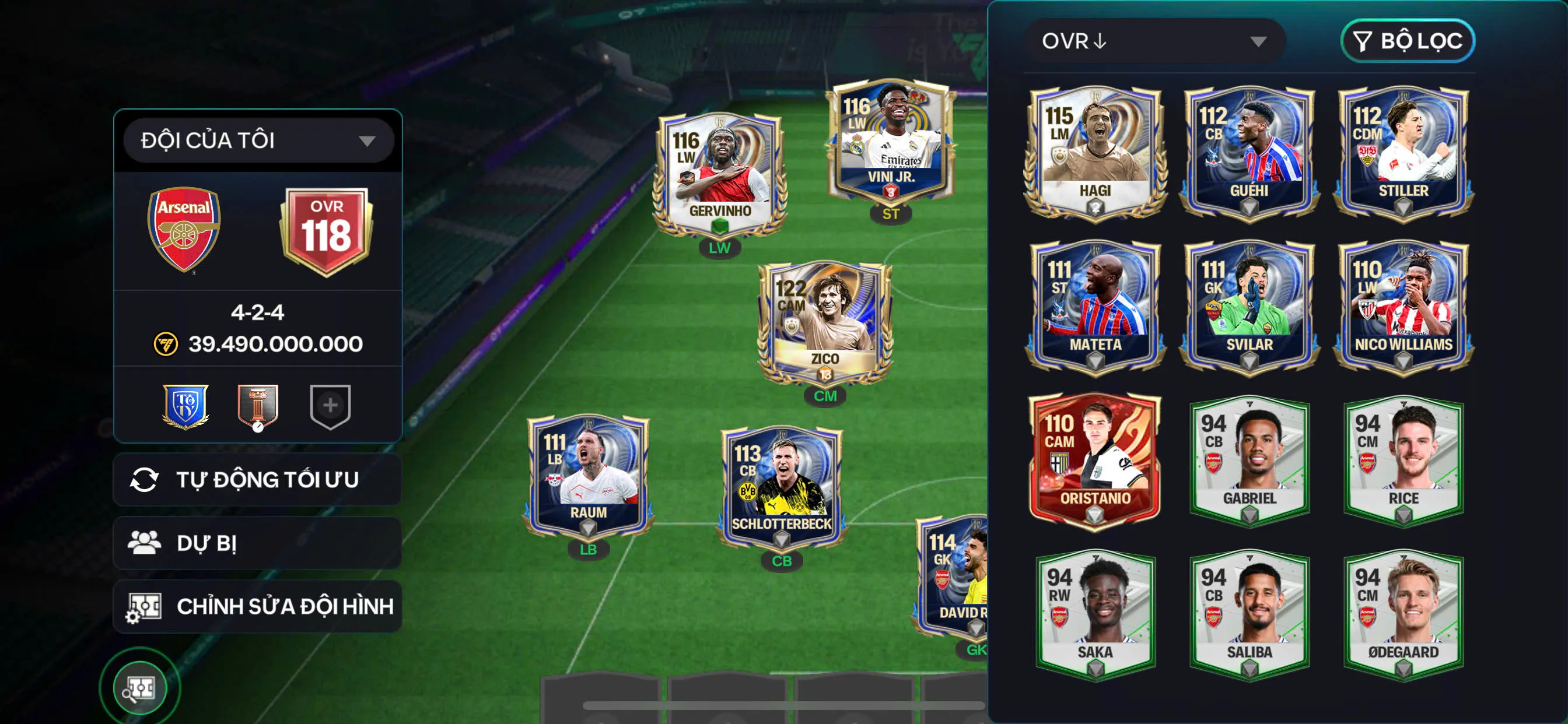This screenshot has width=1568, height=724.
Task: Click the empty plus badge slot
Action: pos(330,406)
